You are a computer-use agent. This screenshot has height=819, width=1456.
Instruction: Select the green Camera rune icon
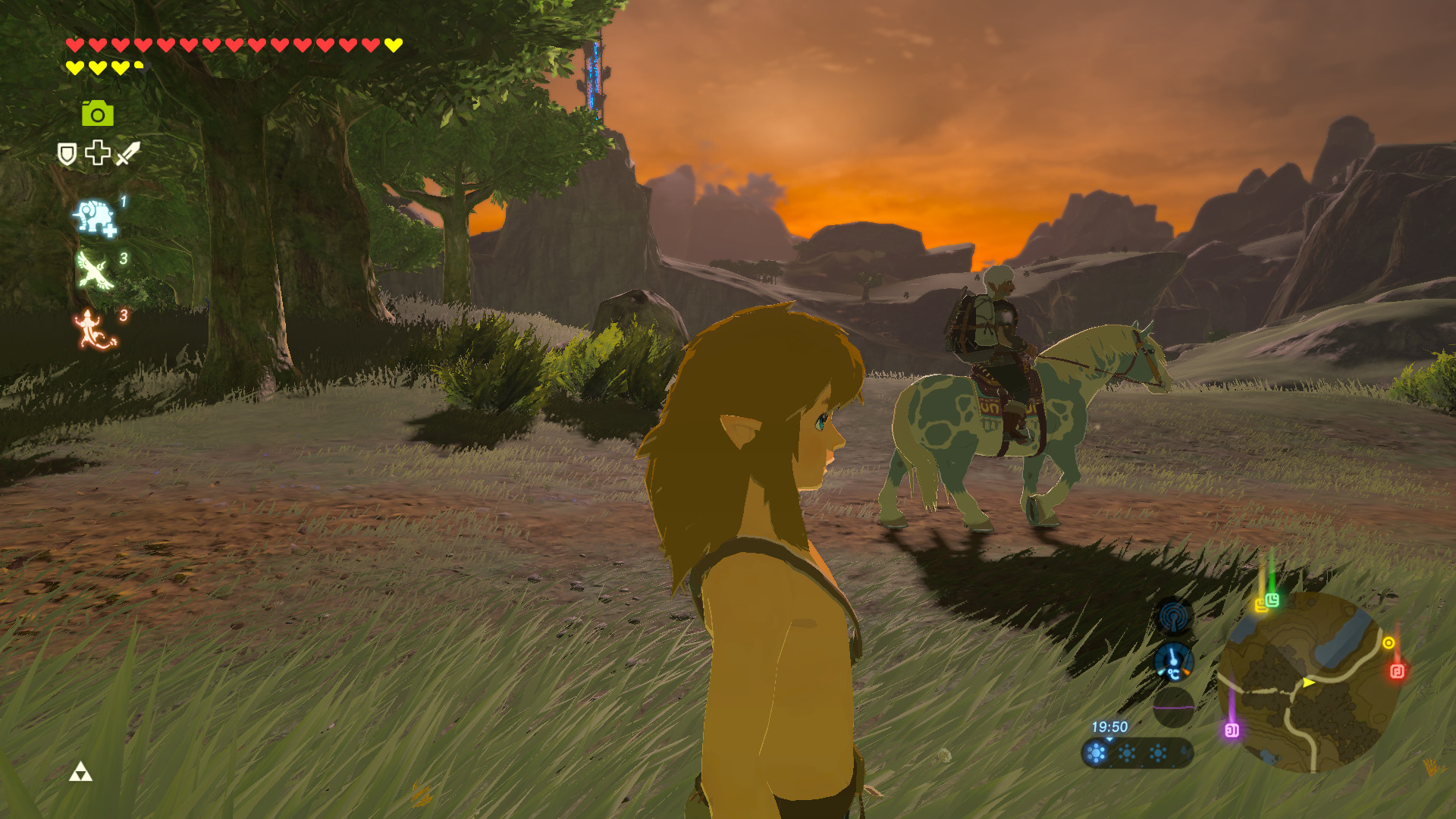tap(99, 114)
